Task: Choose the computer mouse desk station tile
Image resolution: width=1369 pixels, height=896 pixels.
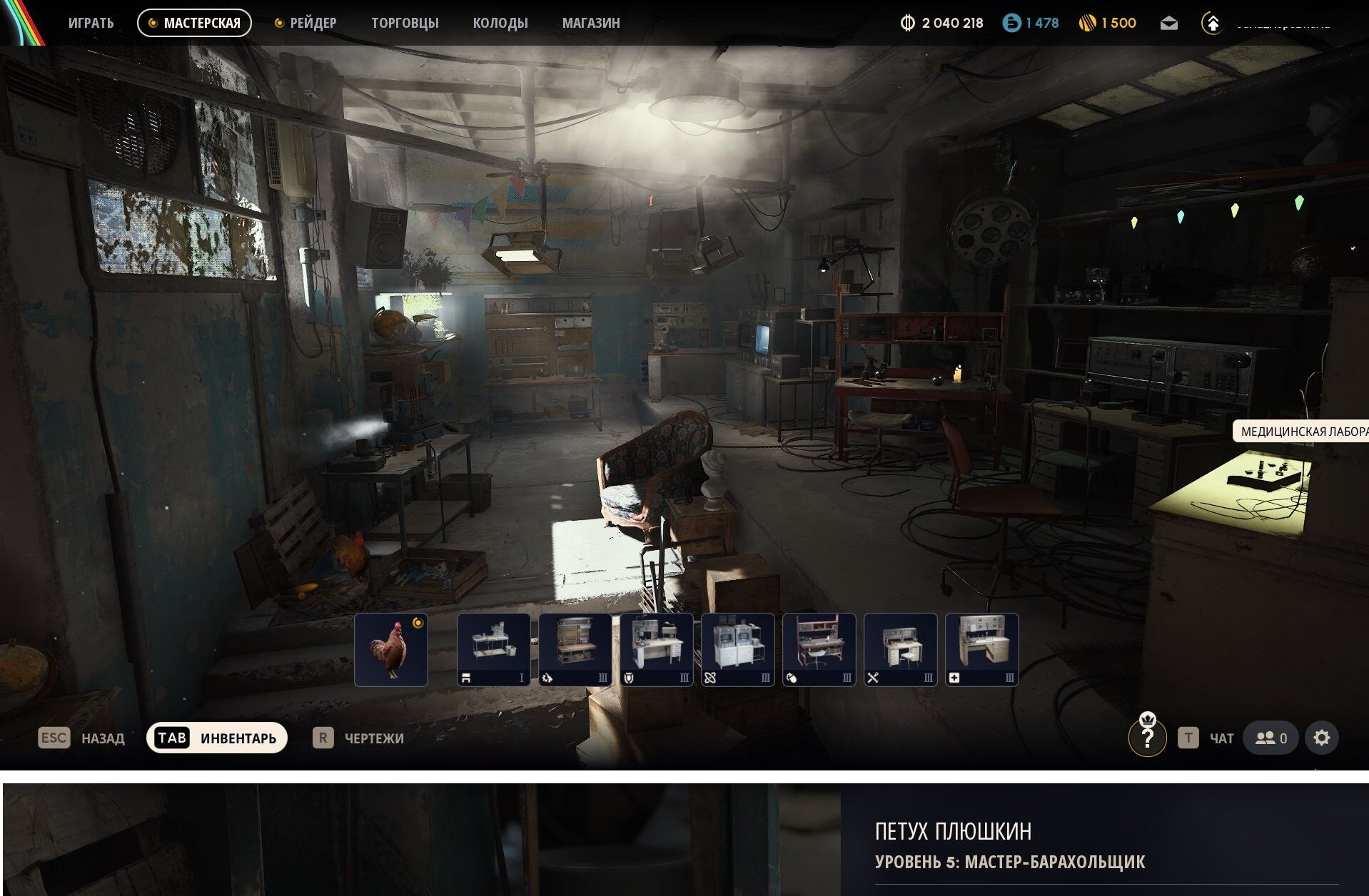Action: coord(819,649)
